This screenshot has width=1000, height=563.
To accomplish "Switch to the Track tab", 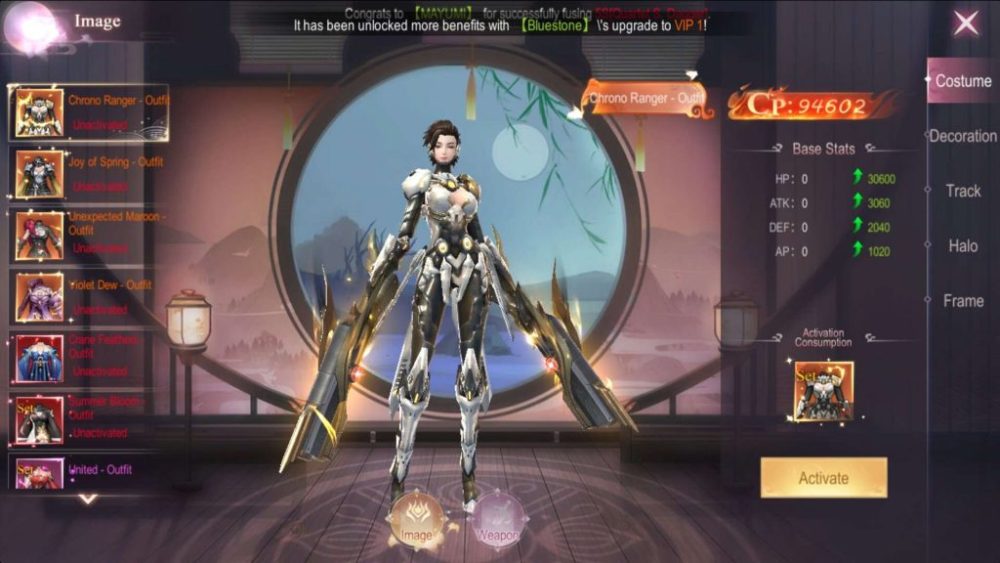I will [963, 191].
